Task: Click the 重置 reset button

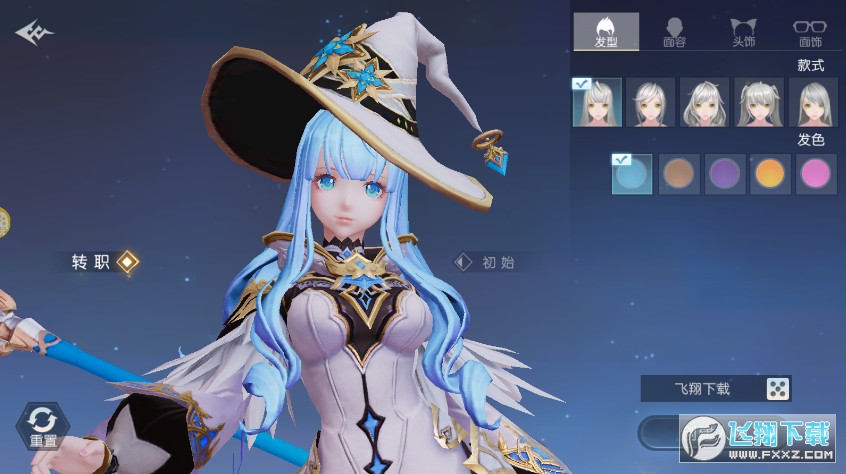Action: click(x=42, y=426)
